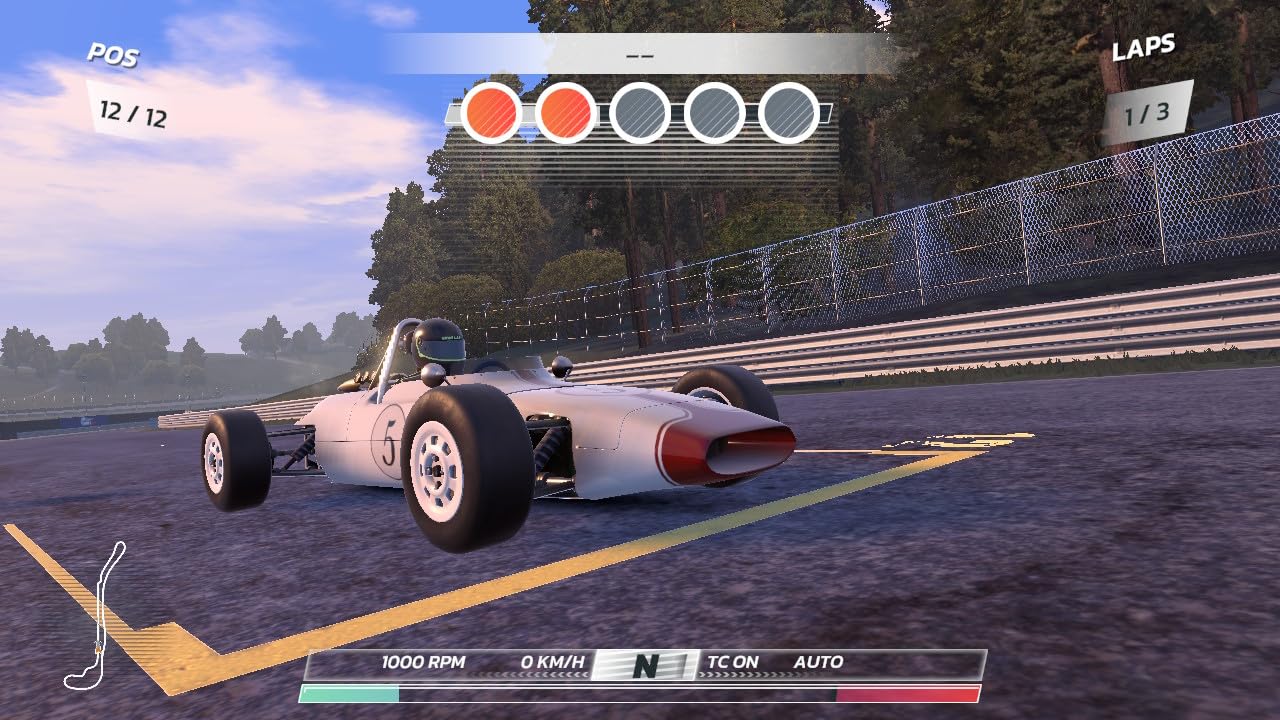Click the last starting light circle
1280x720 pixels.
click(790, 113)
